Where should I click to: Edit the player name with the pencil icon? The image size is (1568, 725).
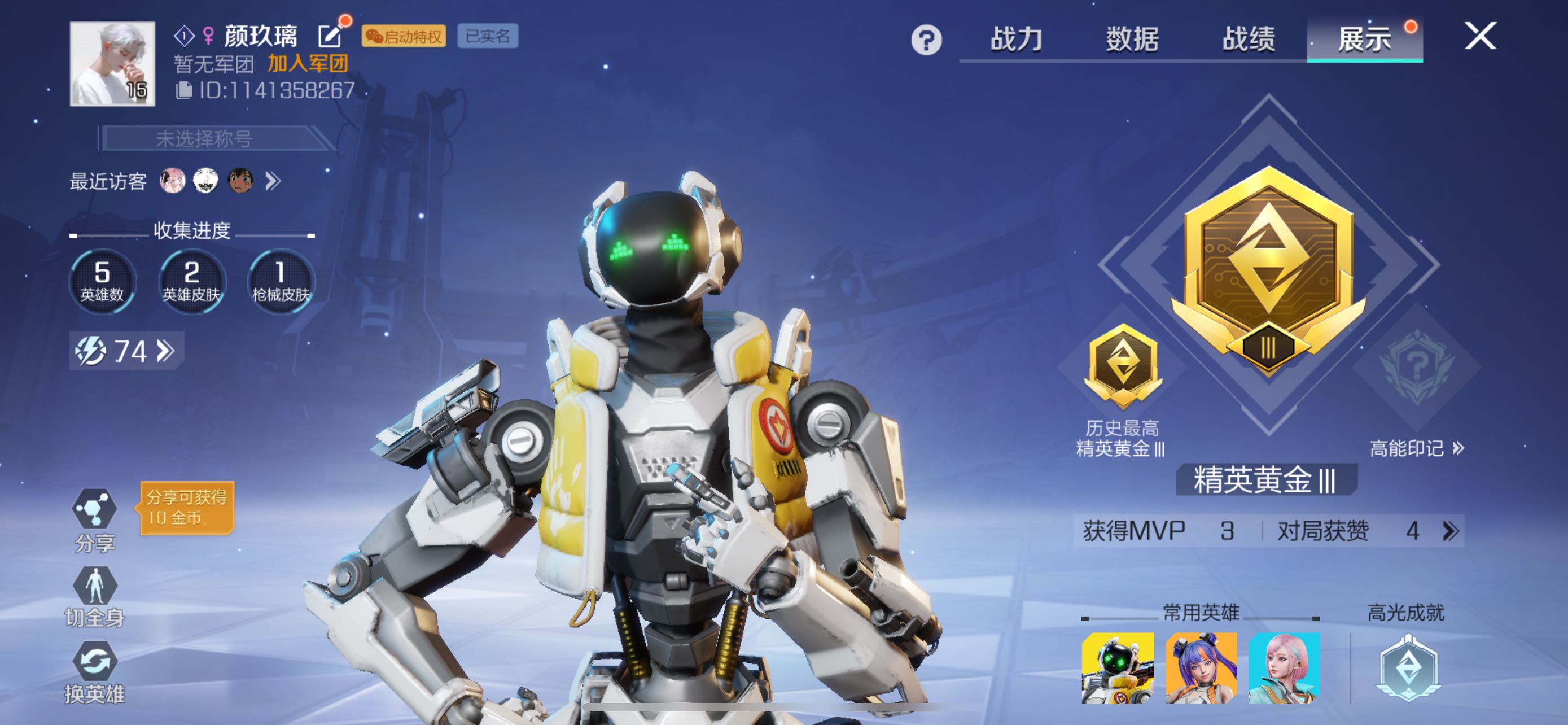coord(329,37)
